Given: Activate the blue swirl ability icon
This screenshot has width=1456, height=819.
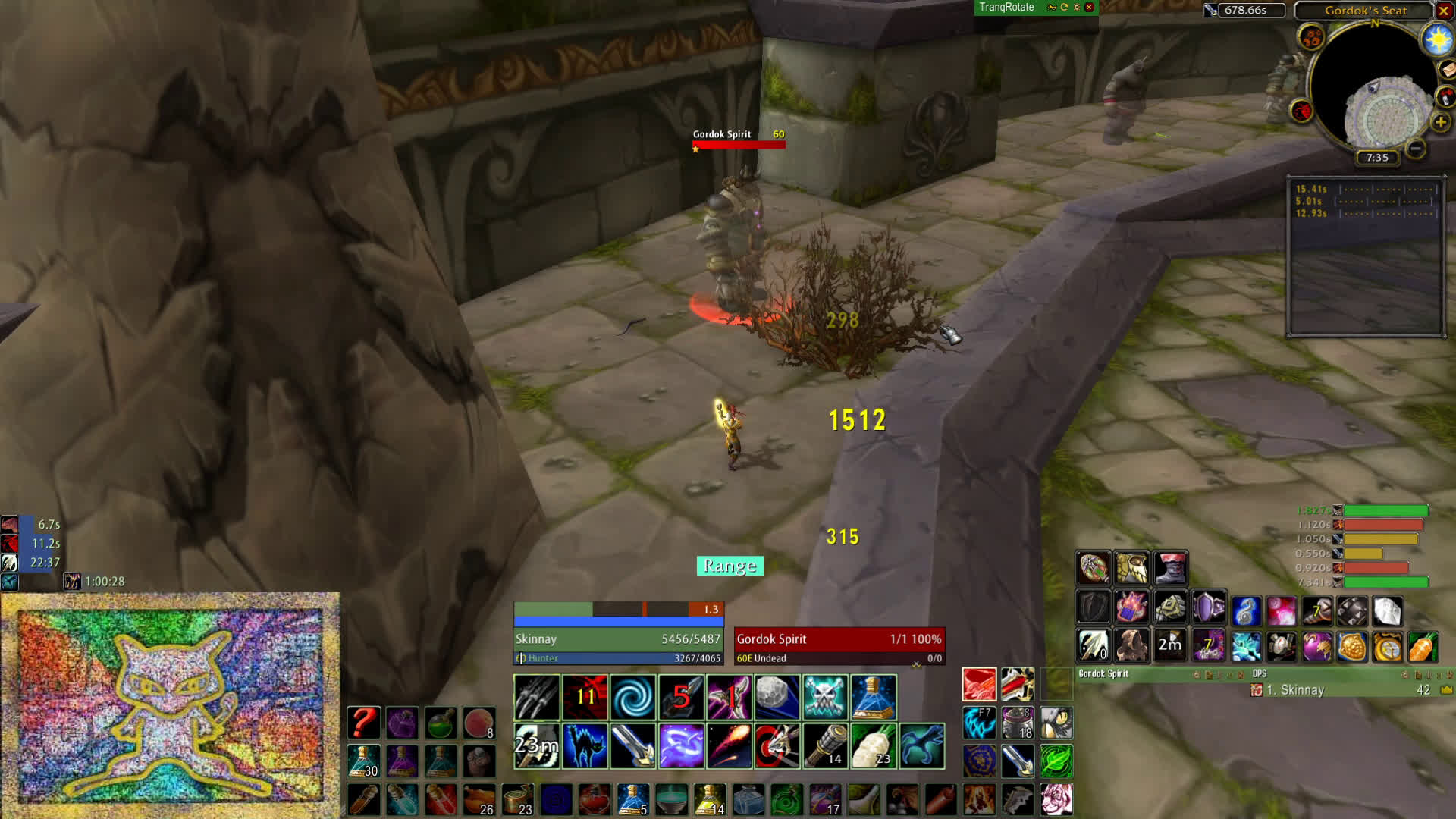Looking at the screenshot, I should [632, 697].
